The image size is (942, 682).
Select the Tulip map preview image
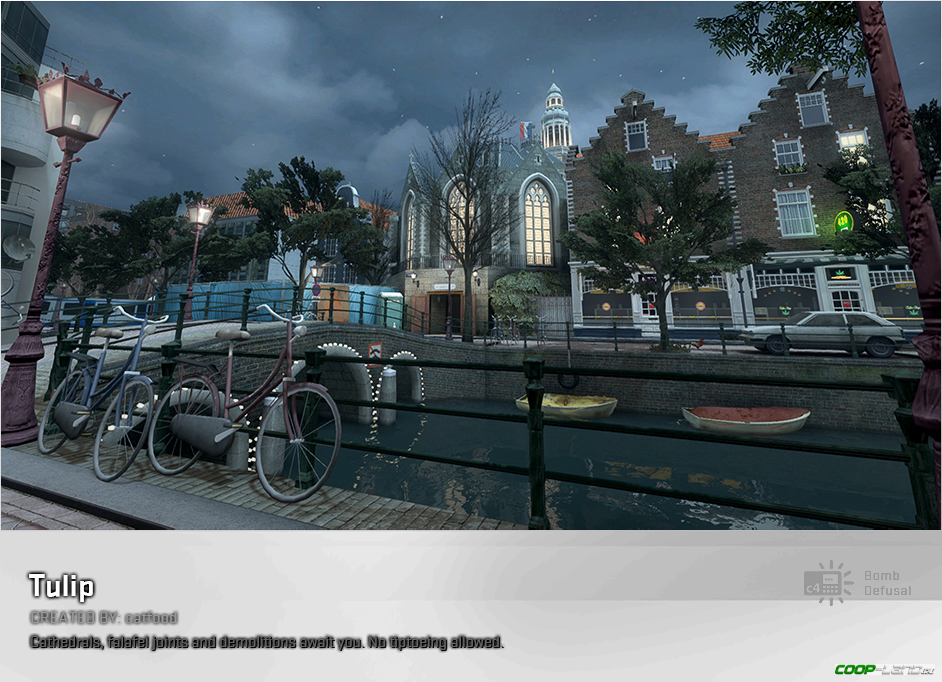(470, 265)
